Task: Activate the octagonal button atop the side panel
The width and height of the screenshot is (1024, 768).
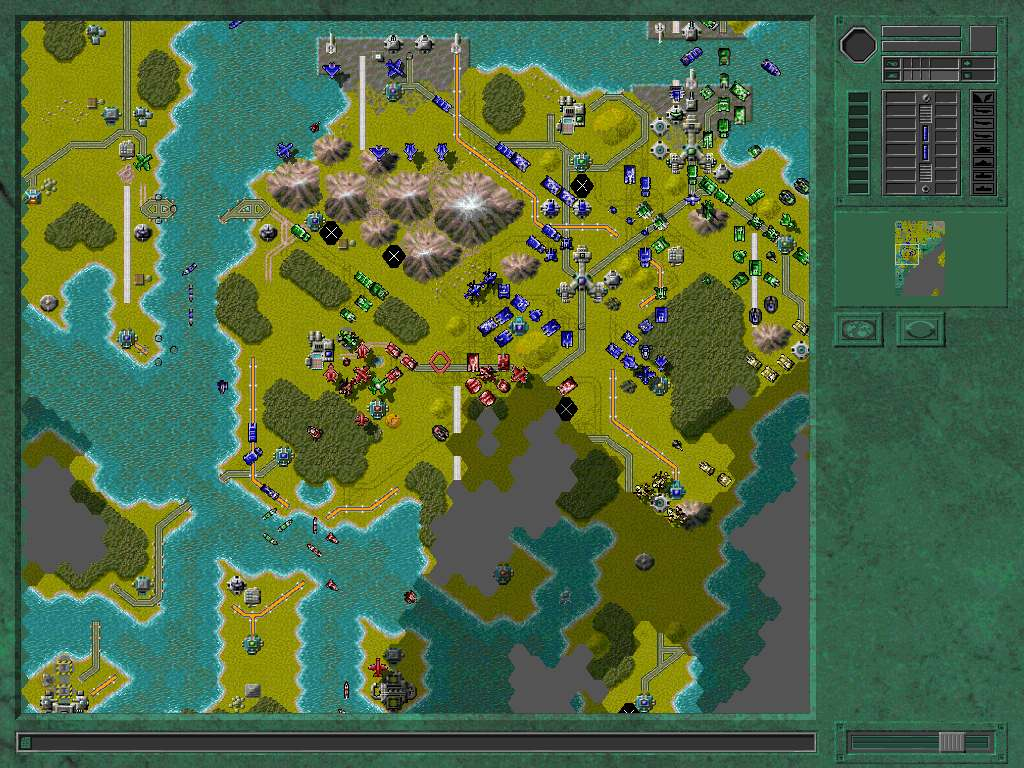Action: pos(858,44)
